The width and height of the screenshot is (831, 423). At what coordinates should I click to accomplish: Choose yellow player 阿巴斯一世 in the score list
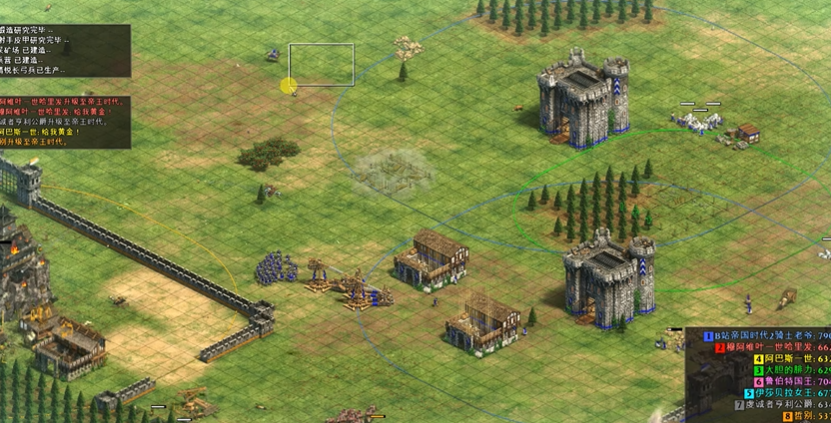point(785,358)
